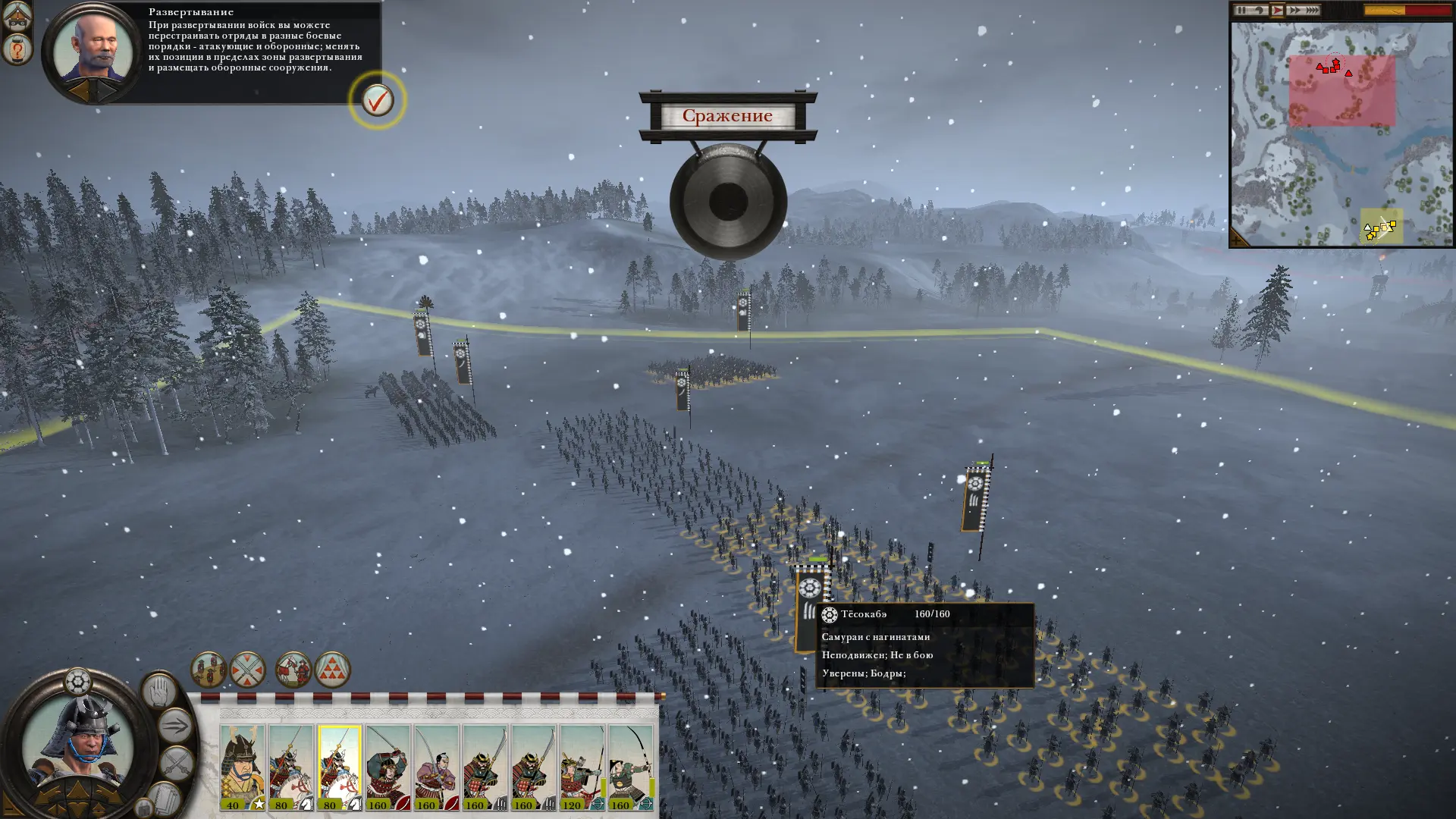Set battle speed to double fast-forward
Screen dimensions: 1456x819
coord(1294,10)
